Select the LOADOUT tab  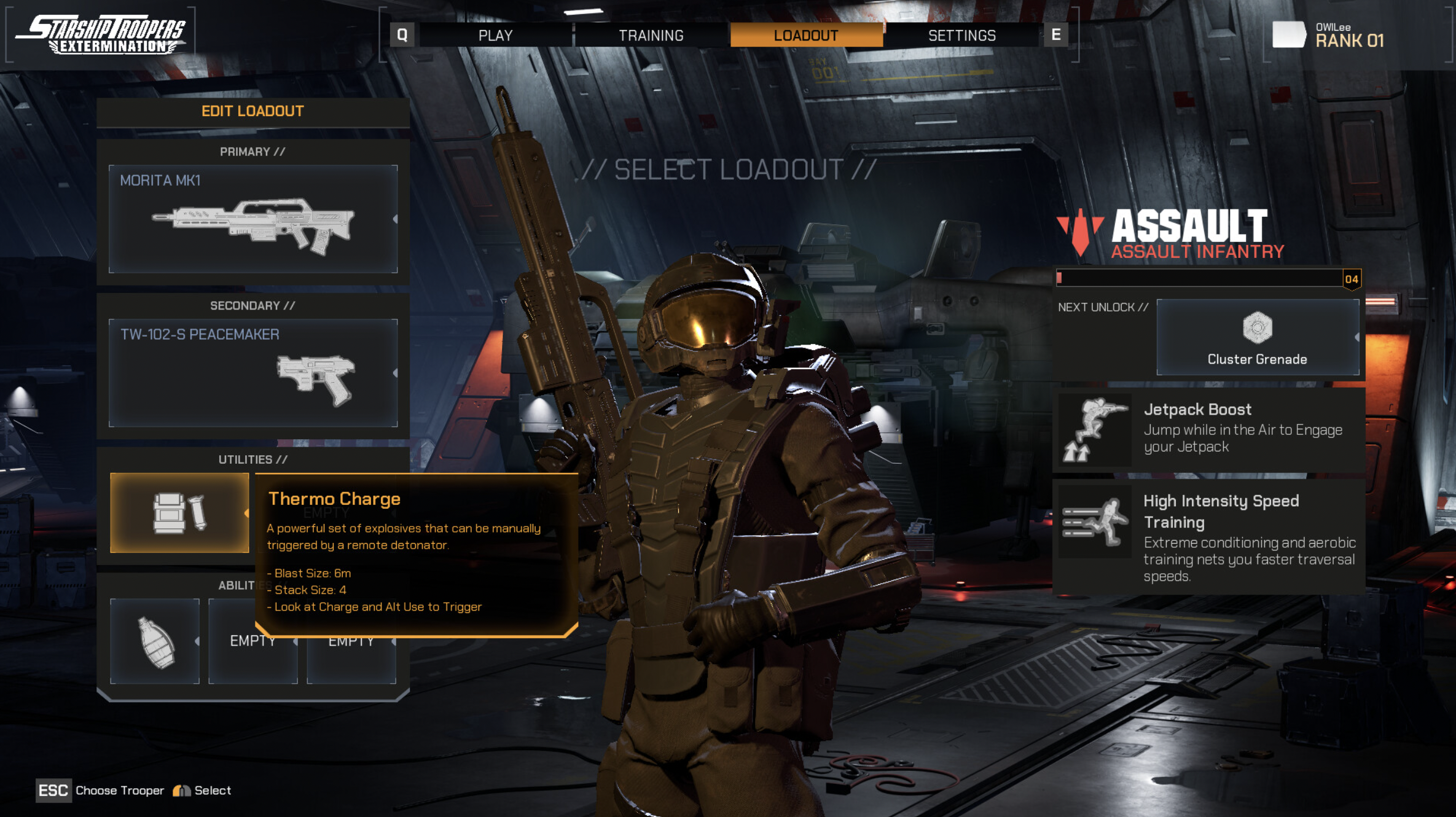coord(805,36)
